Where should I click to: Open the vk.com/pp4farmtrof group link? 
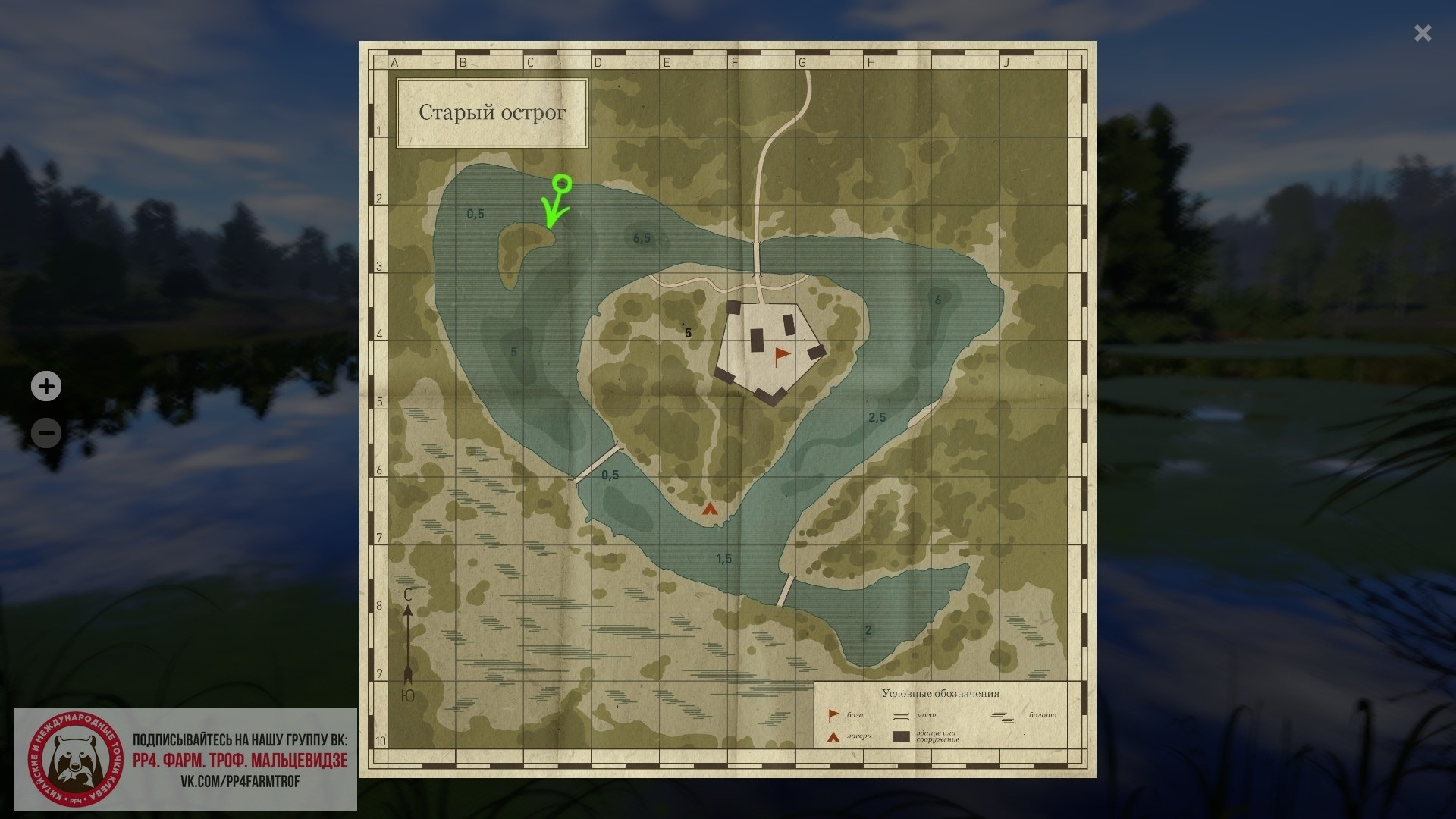240,781
